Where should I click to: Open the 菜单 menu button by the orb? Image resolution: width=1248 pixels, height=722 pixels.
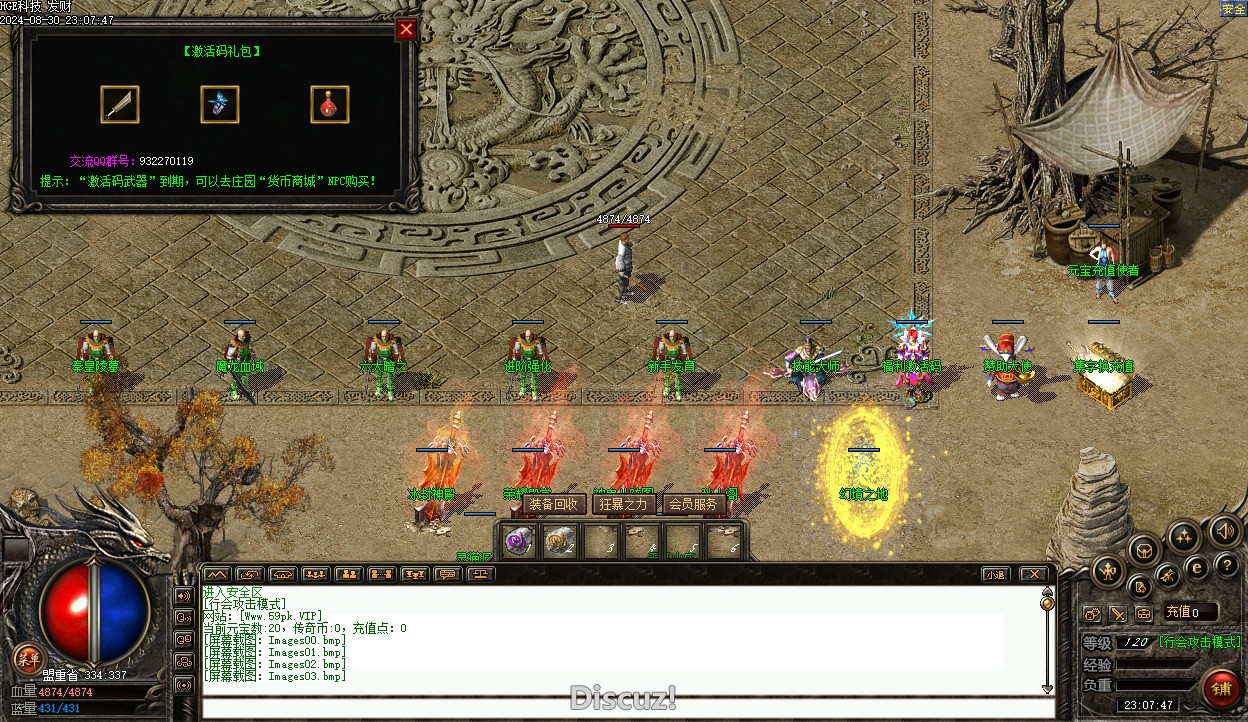(x=28, y=657)
